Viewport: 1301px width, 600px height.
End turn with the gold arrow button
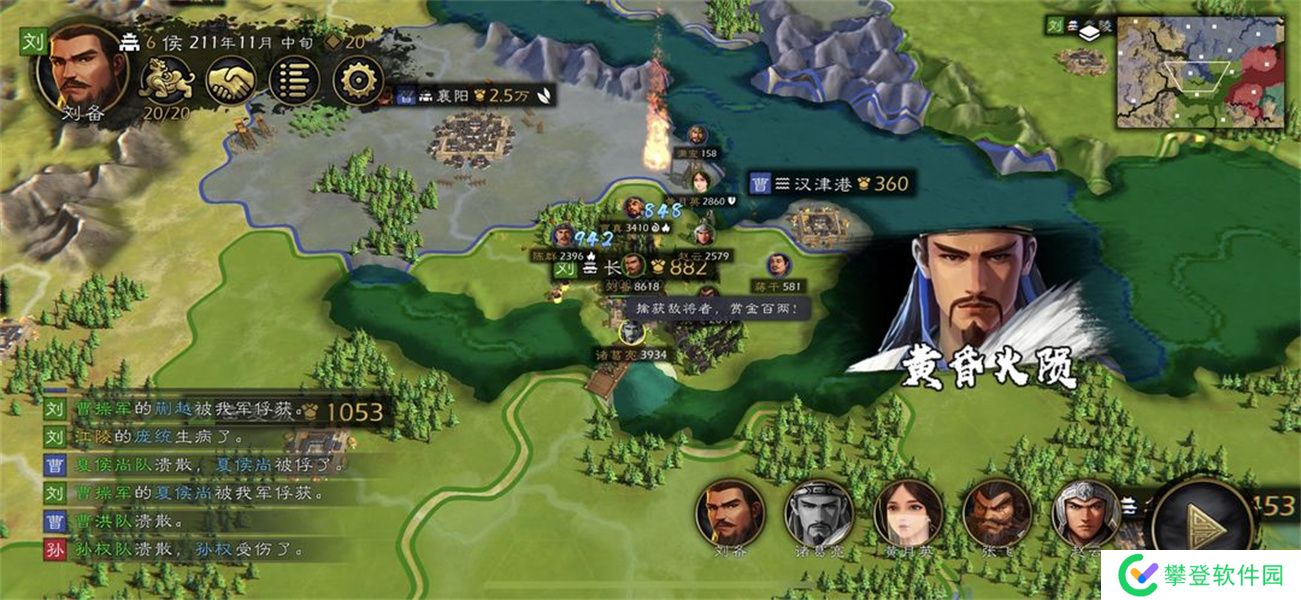pos(1202,518)
